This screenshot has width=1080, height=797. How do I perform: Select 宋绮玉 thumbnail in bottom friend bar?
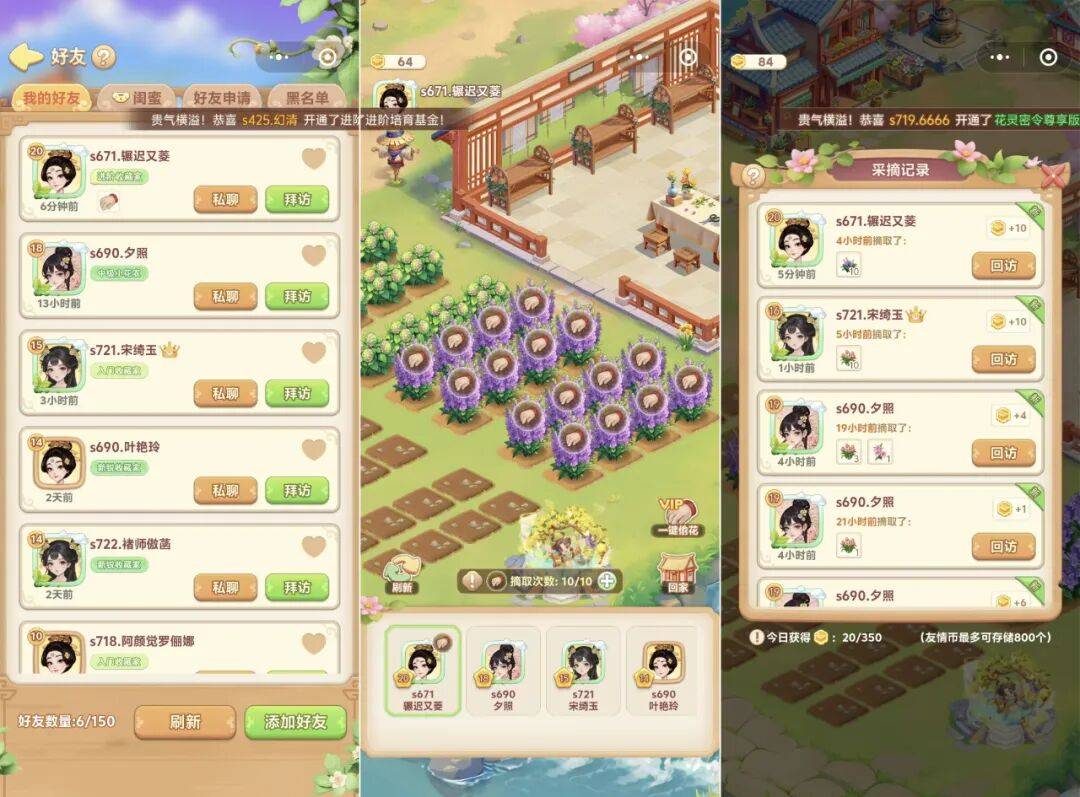583,671
